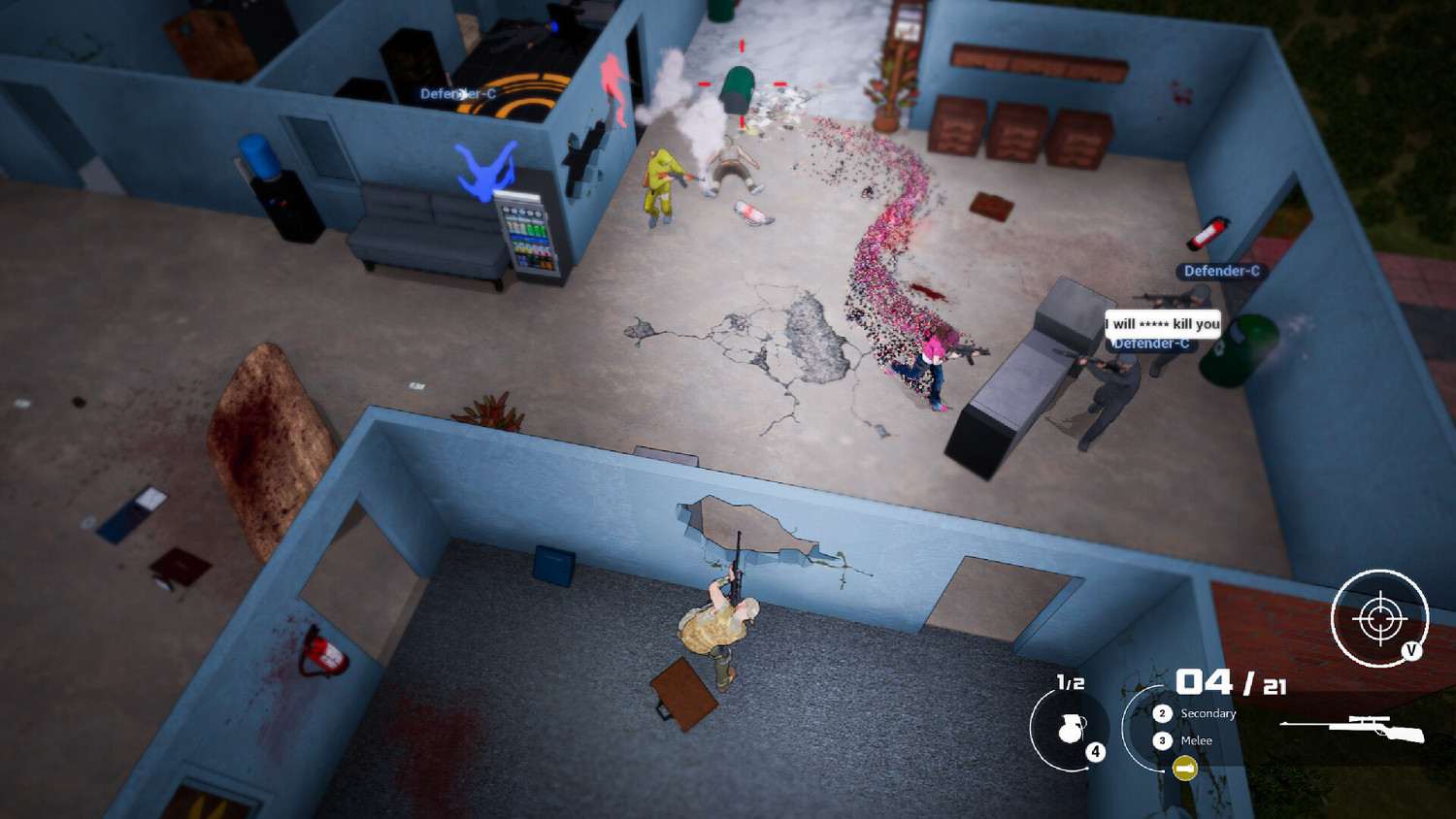Click the red fire extinguisher on the wall
The image size is (1456, 819).
point(1209,233)
